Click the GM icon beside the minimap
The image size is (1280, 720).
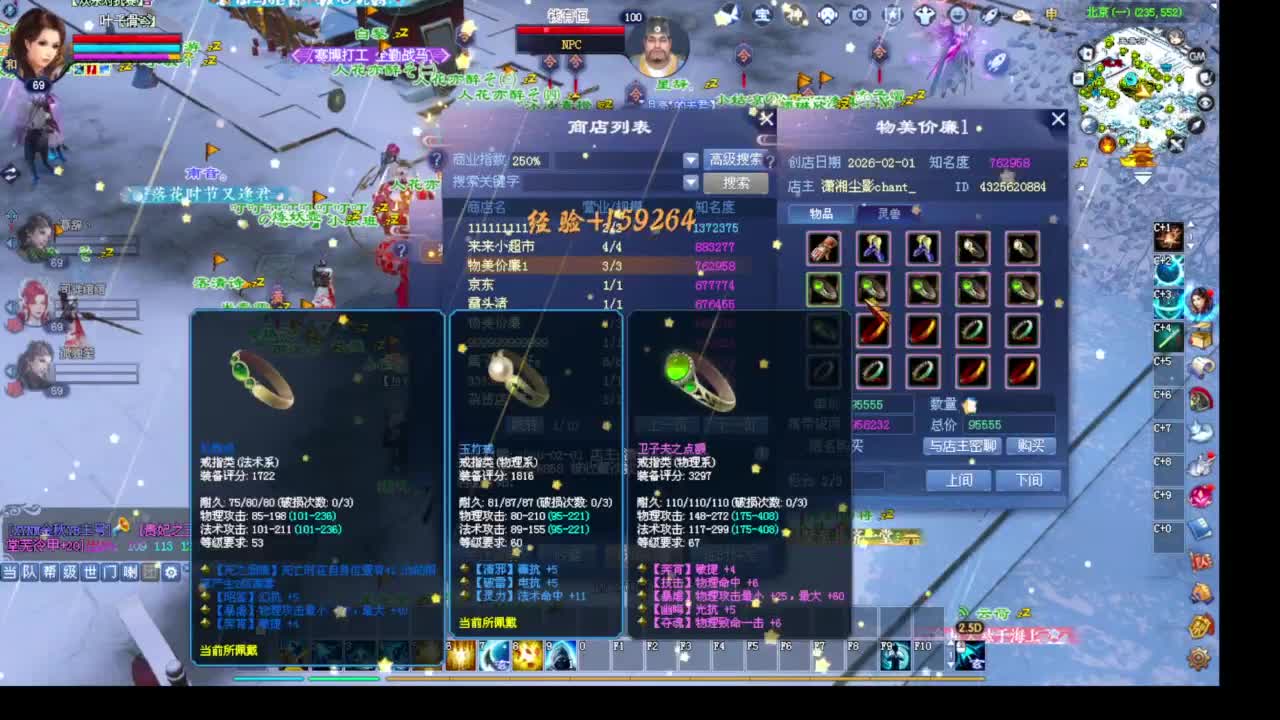tap(1197, 57)
